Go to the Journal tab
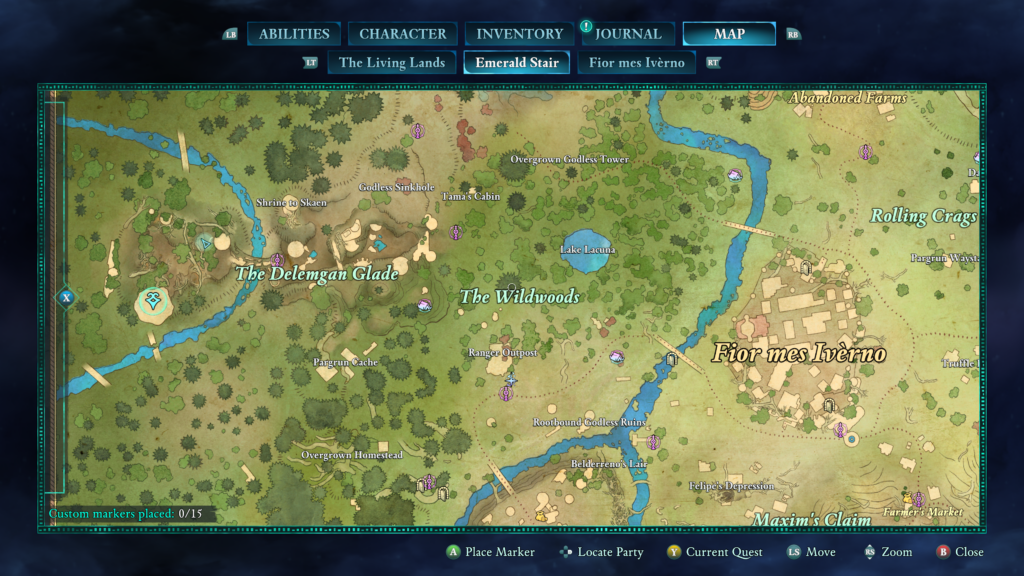Viewport: 1024px width, 576px height. coord(627,34)
